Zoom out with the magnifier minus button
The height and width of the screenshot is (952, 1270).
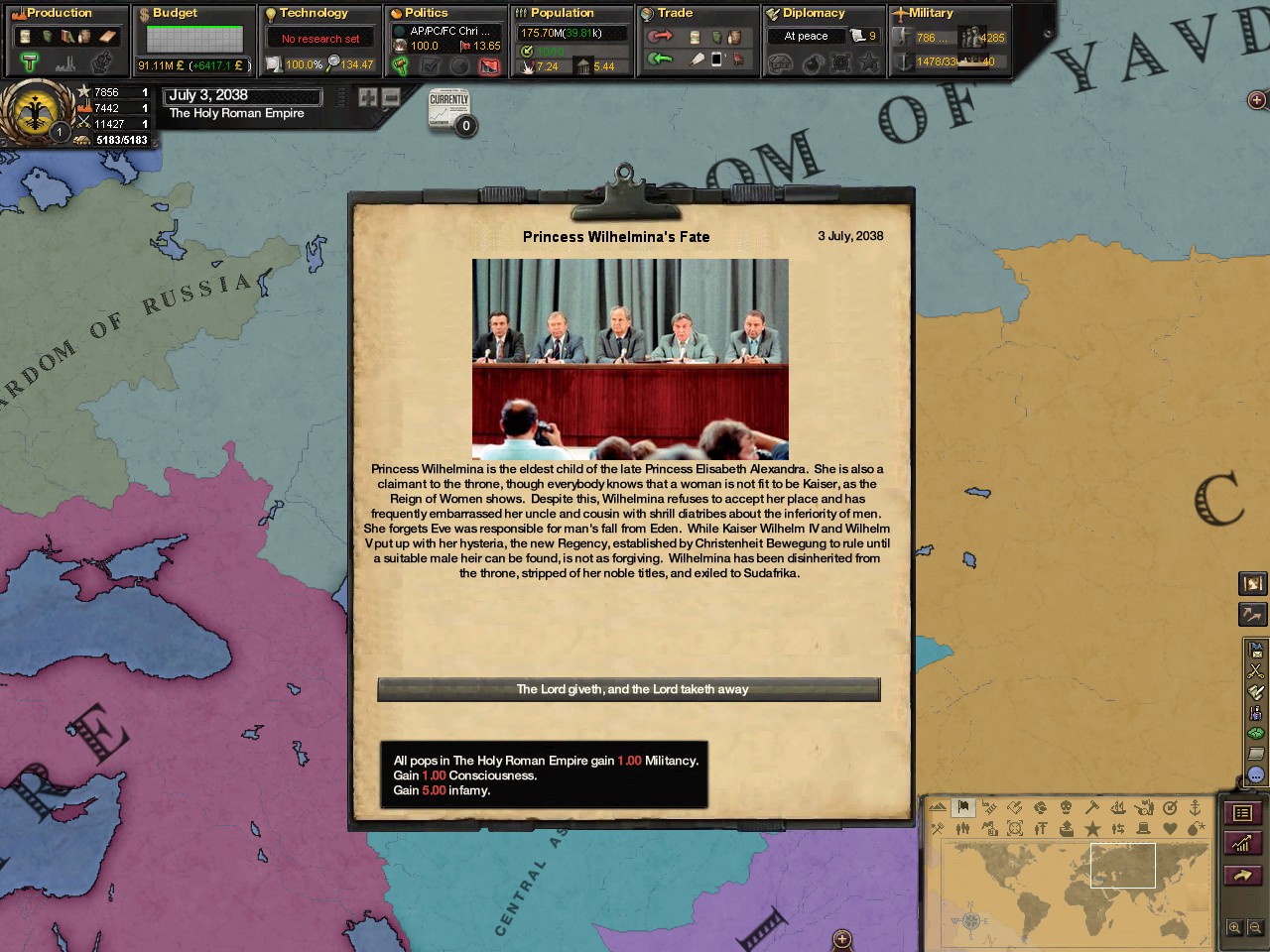point(1255,928)
